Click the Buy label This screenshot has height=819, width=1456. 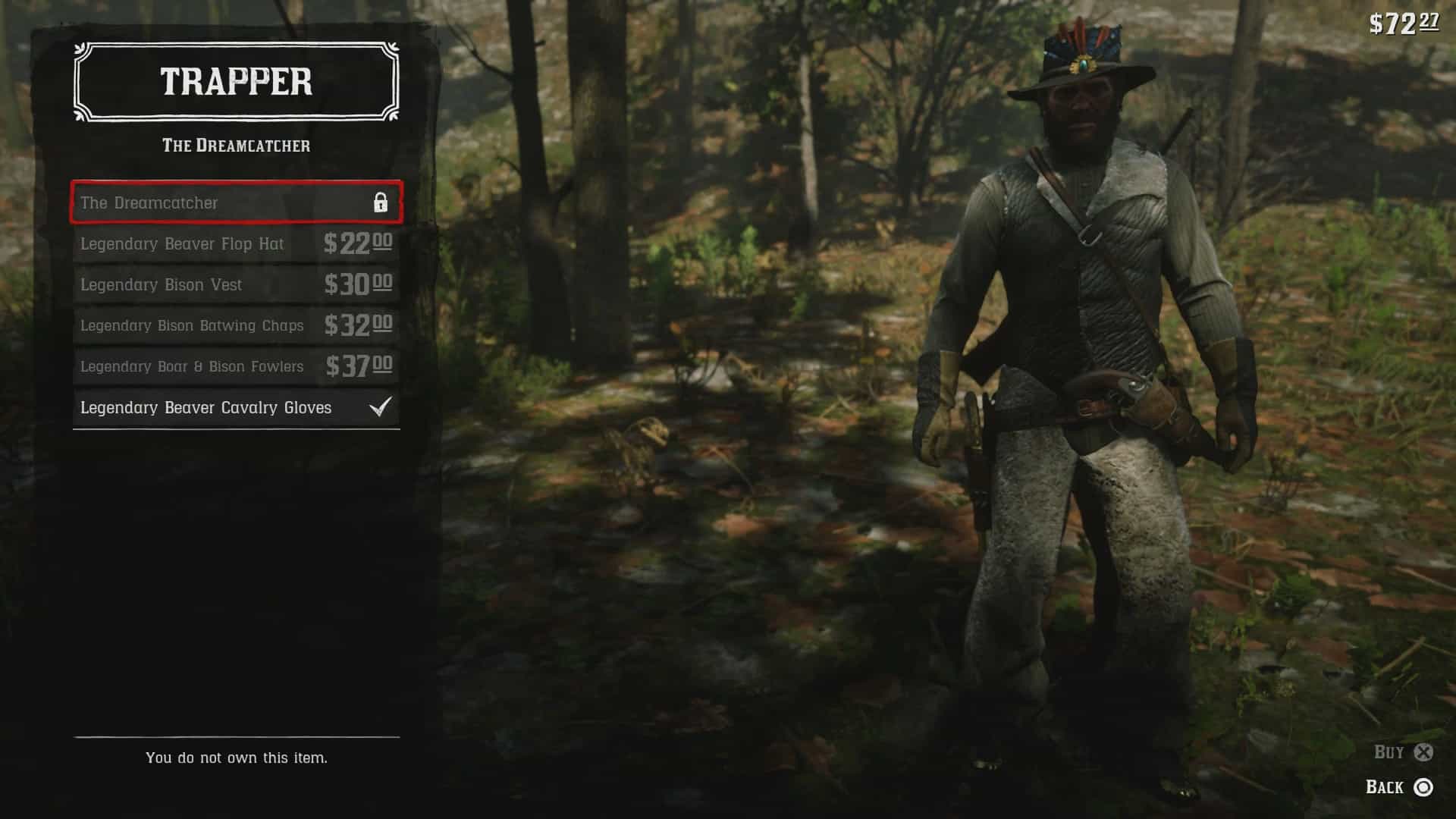[x=1388, y=753]
